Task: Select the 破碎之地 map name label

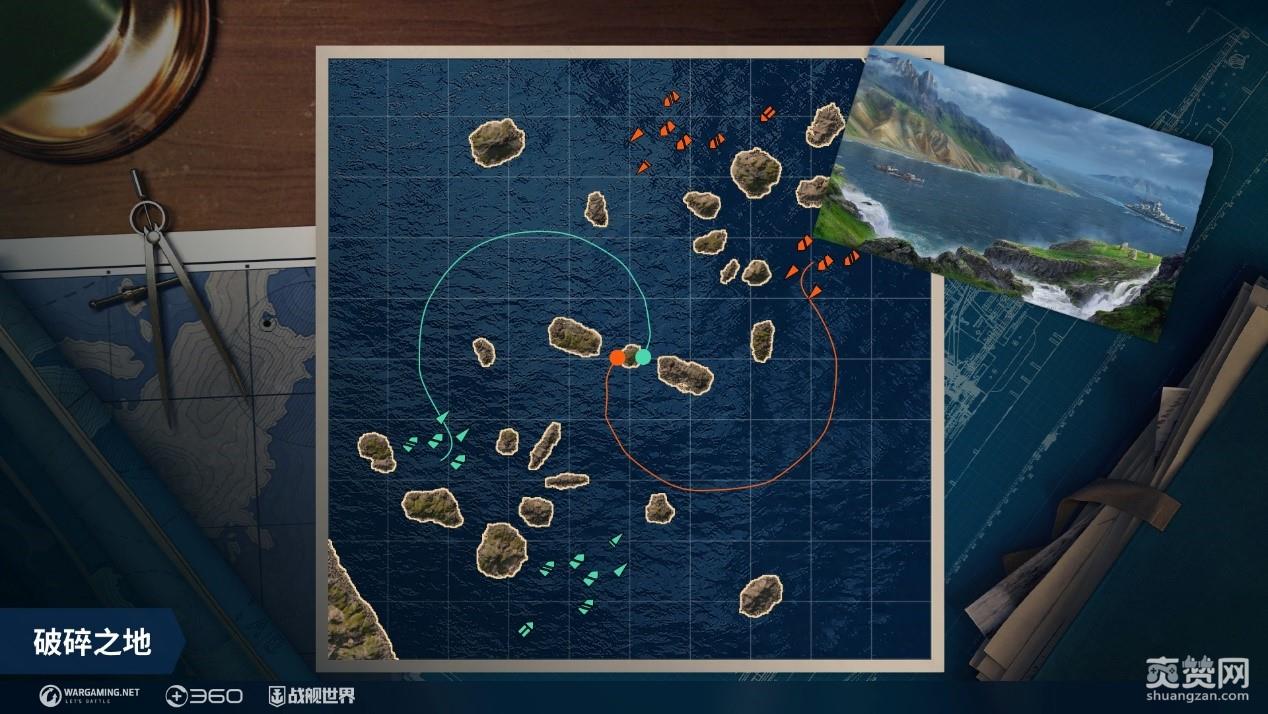Action: (x=92, y=642)
